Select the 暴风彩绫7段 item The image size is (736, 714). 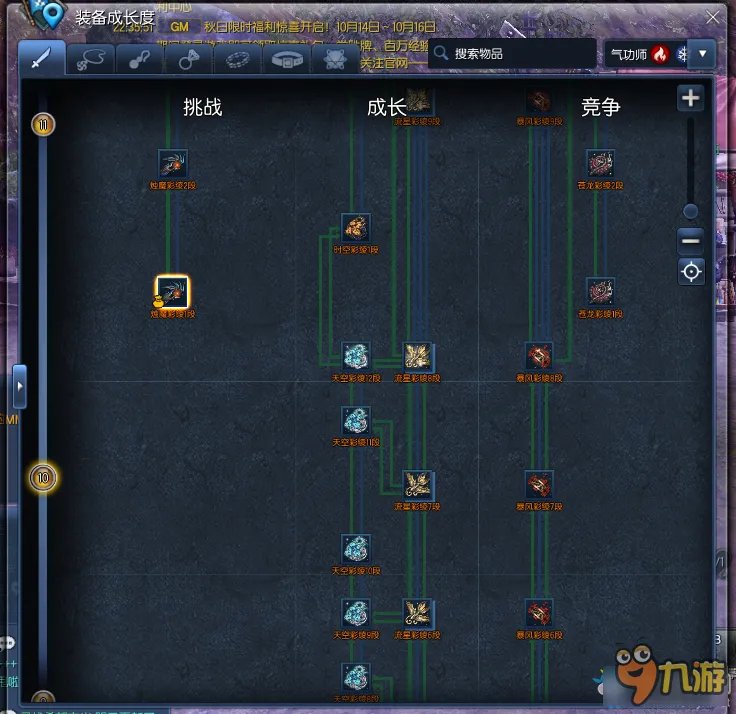click(x=539, y=486)
